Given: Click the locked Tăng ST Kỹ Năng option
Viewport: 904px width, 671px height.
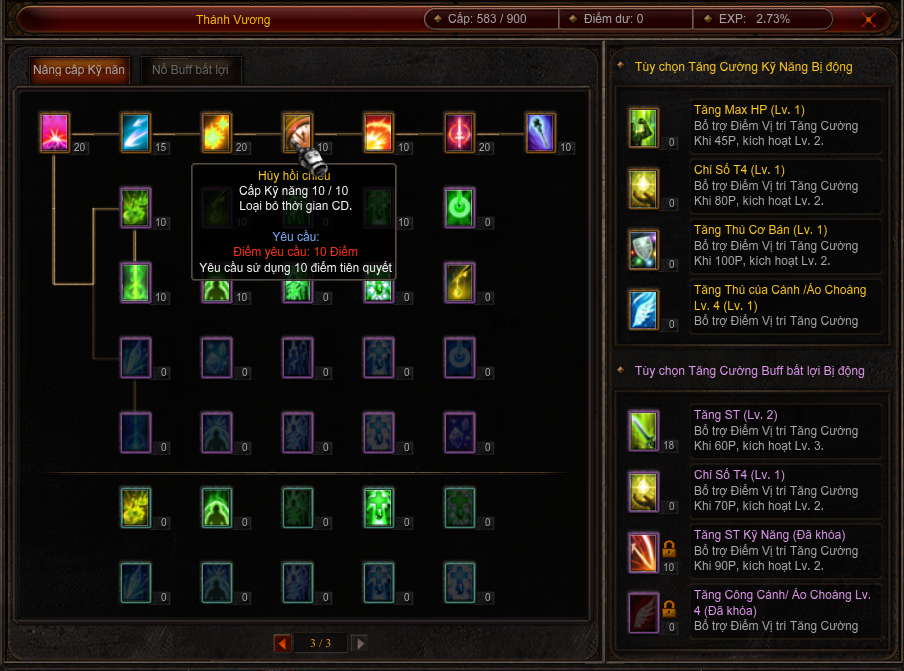Looking at the screenshot, I should (x=755, y=550).
